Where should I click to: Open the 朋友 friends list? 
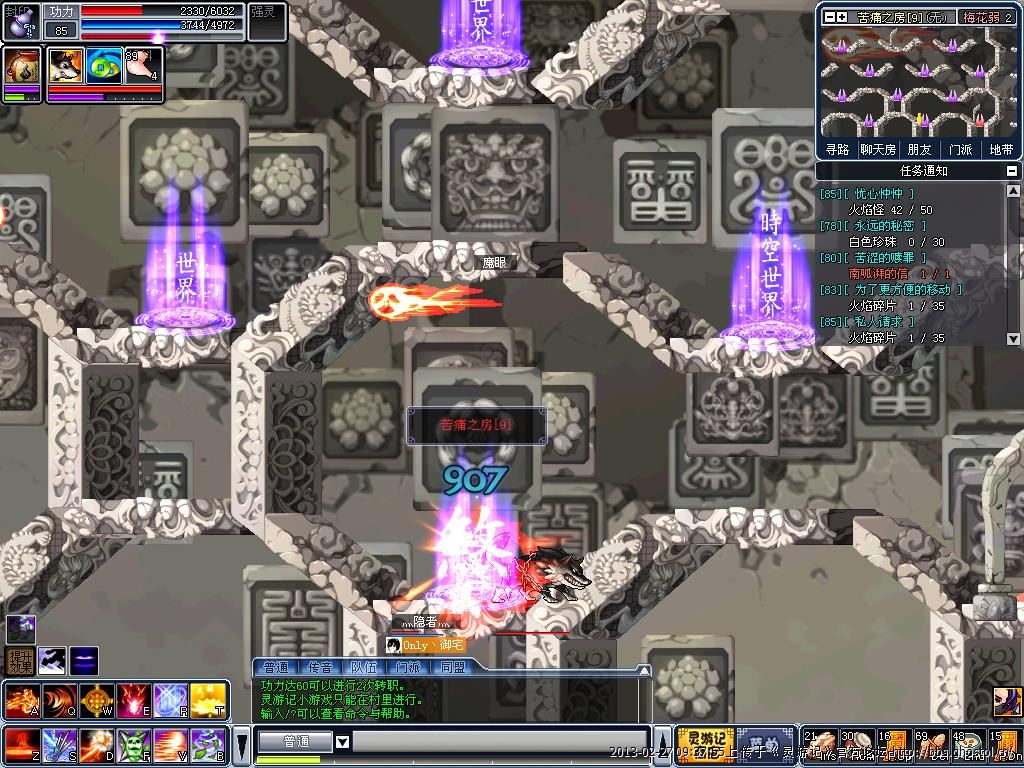(x=918, y=149)
